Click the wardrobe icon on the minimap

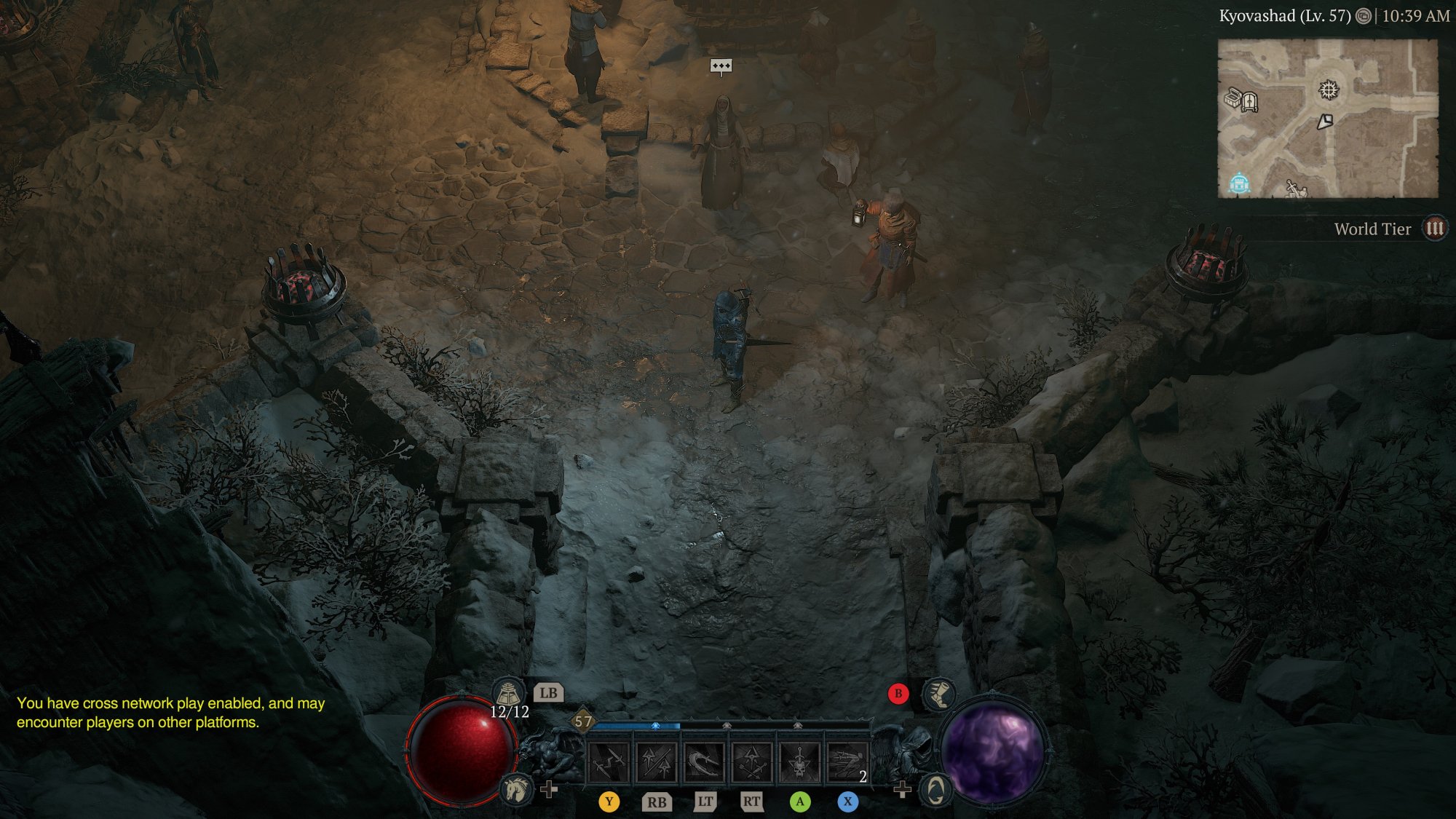click(1250, 103)
